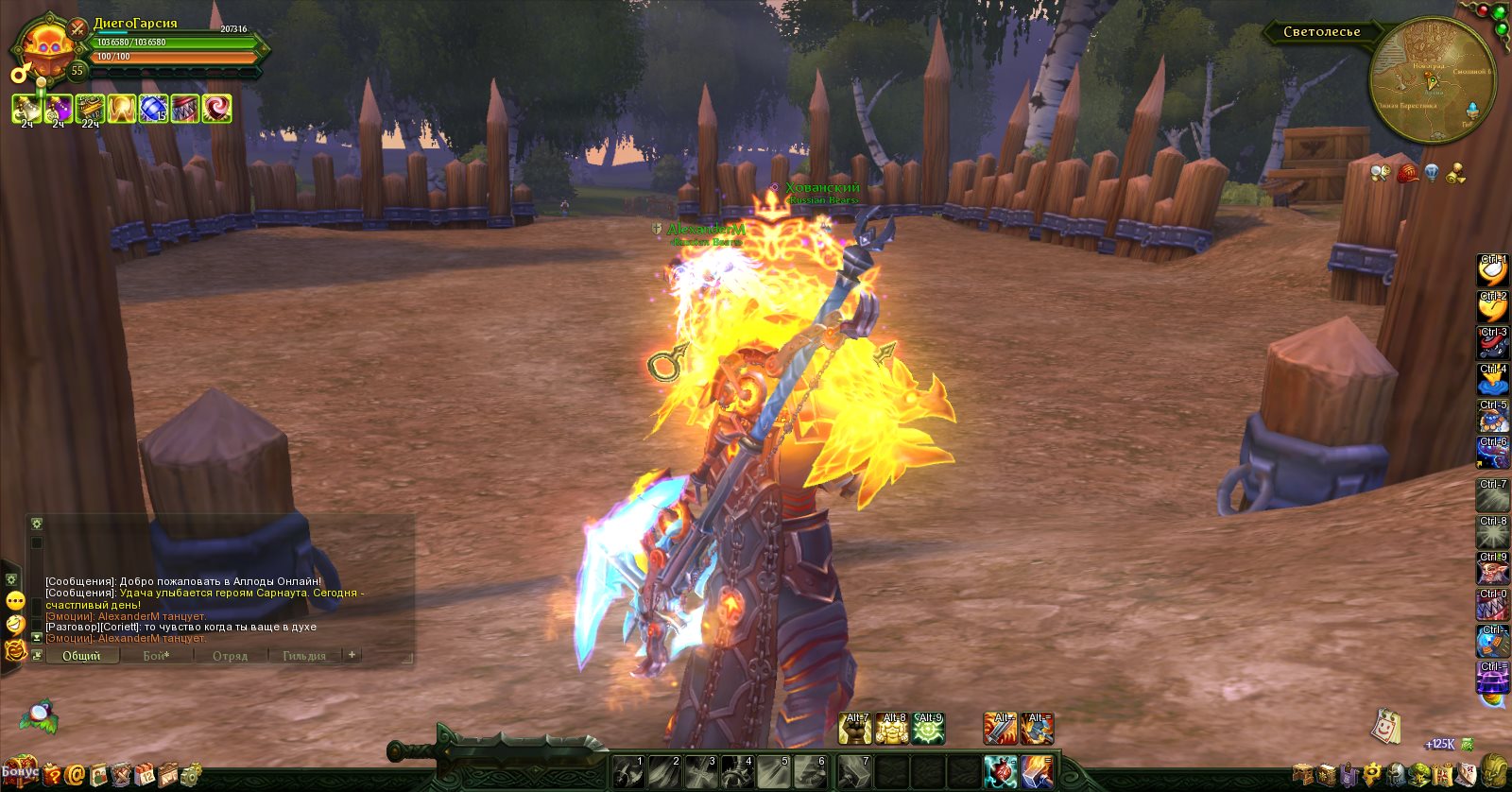
Task: Use the red potion hotbar slot
Action: (x=1001, y=771)
